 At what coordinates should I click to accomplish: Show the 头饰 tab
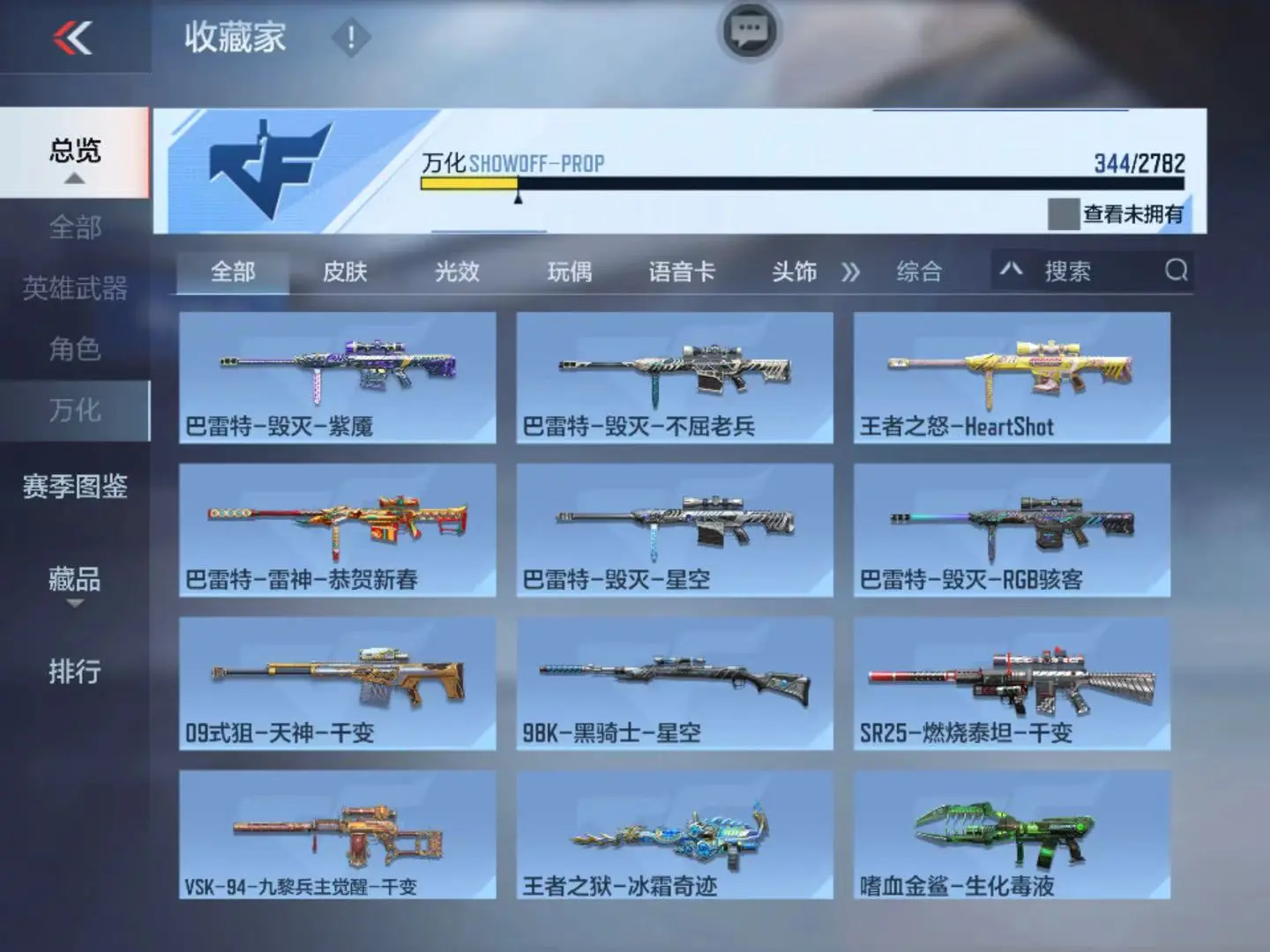point(794,271)
